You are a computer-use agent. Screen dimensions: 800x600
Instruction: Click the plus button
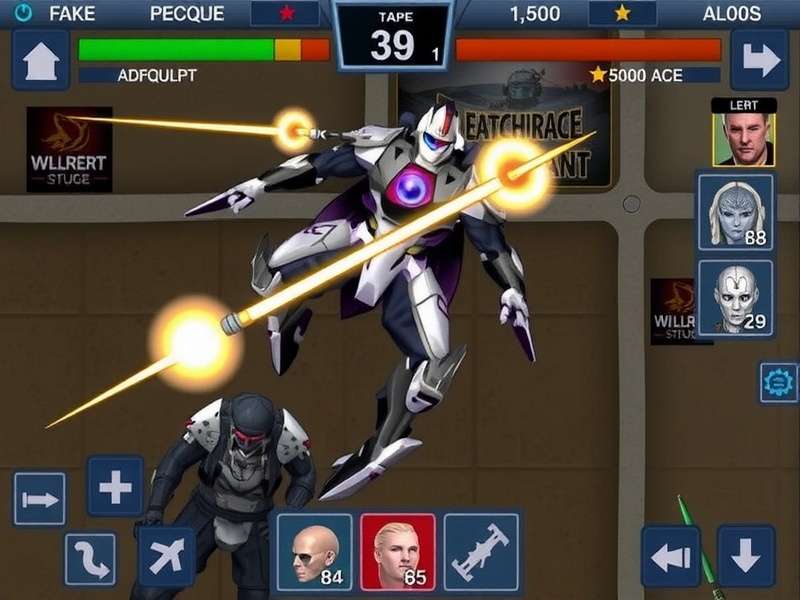(116, 487)
